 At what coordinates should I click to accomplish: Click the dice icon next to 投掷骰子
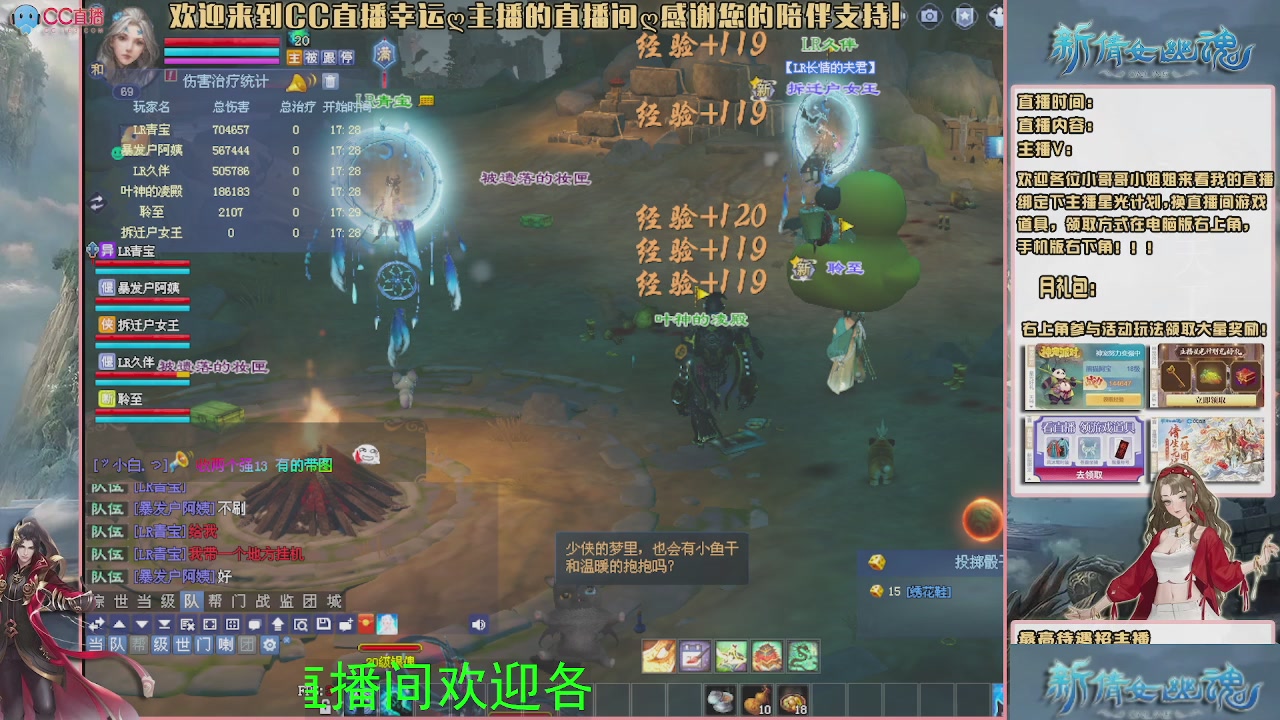[x=877, y=562]
